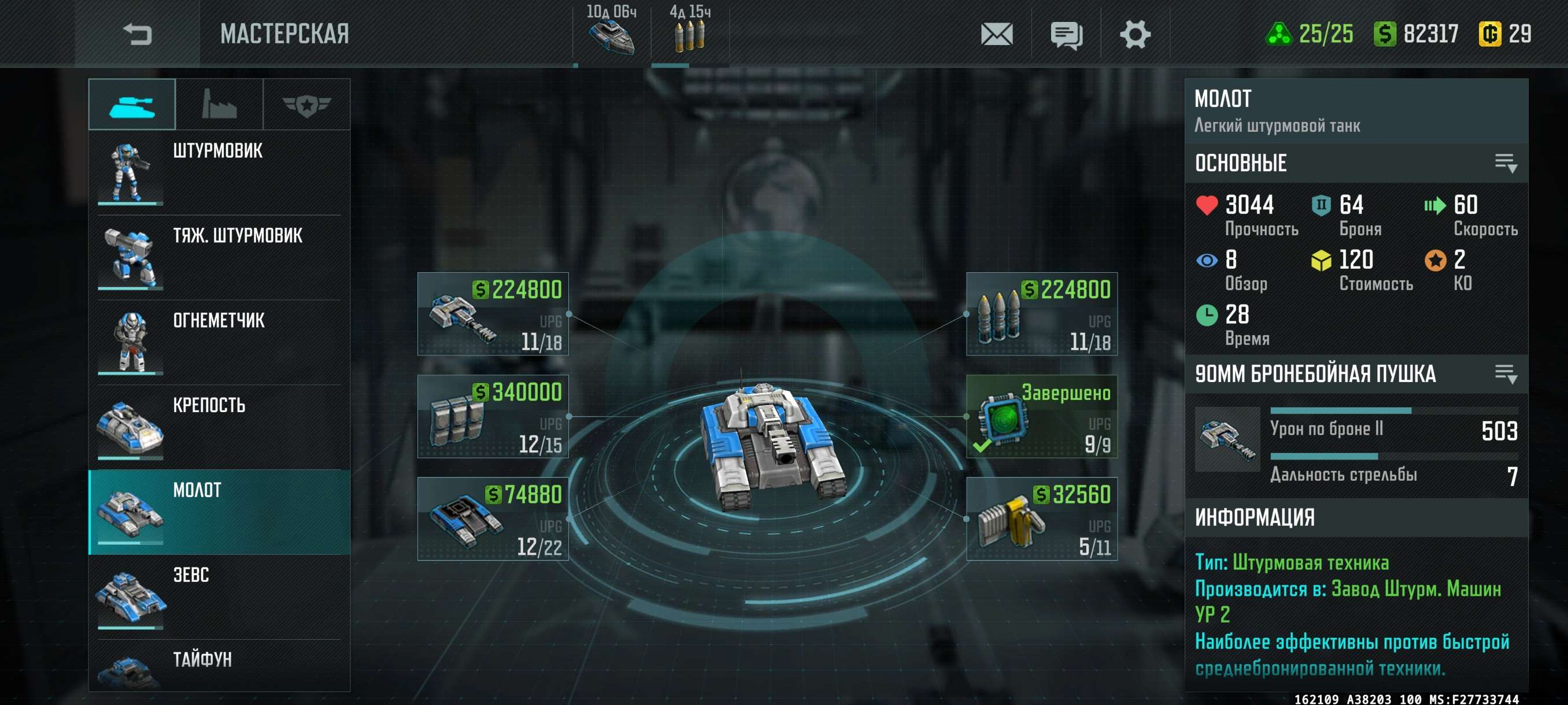The height and width of the screenshot is (705, 1568).
Task: Upgrade armor plates for 340000
Action: click(493, 416)
